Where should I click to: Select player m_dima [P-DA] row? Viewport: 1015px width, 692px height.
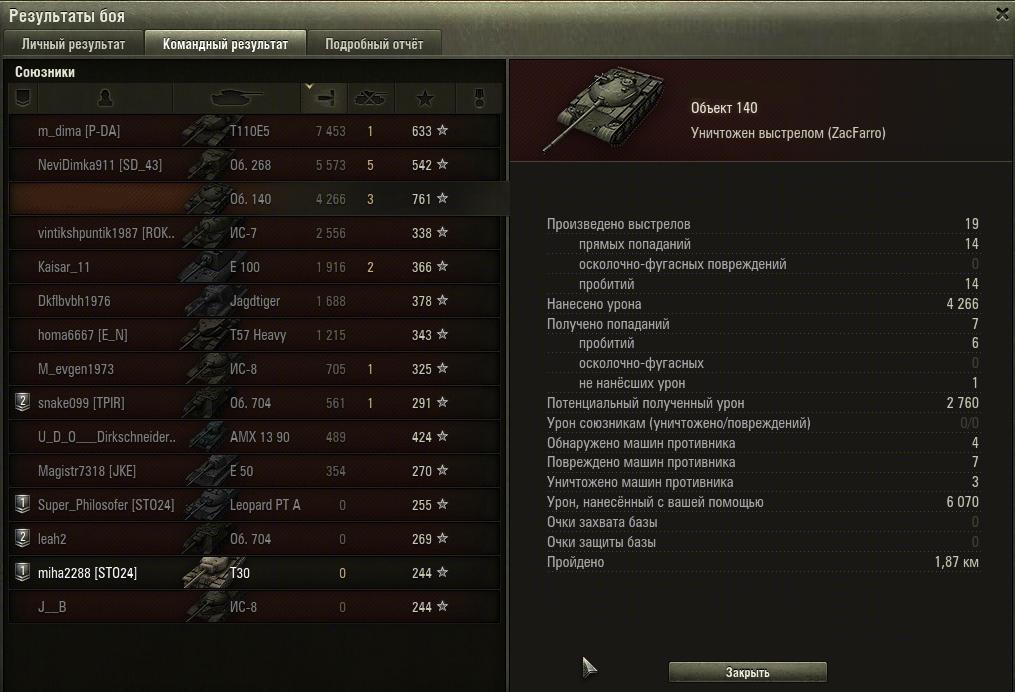tap(254, 131)
